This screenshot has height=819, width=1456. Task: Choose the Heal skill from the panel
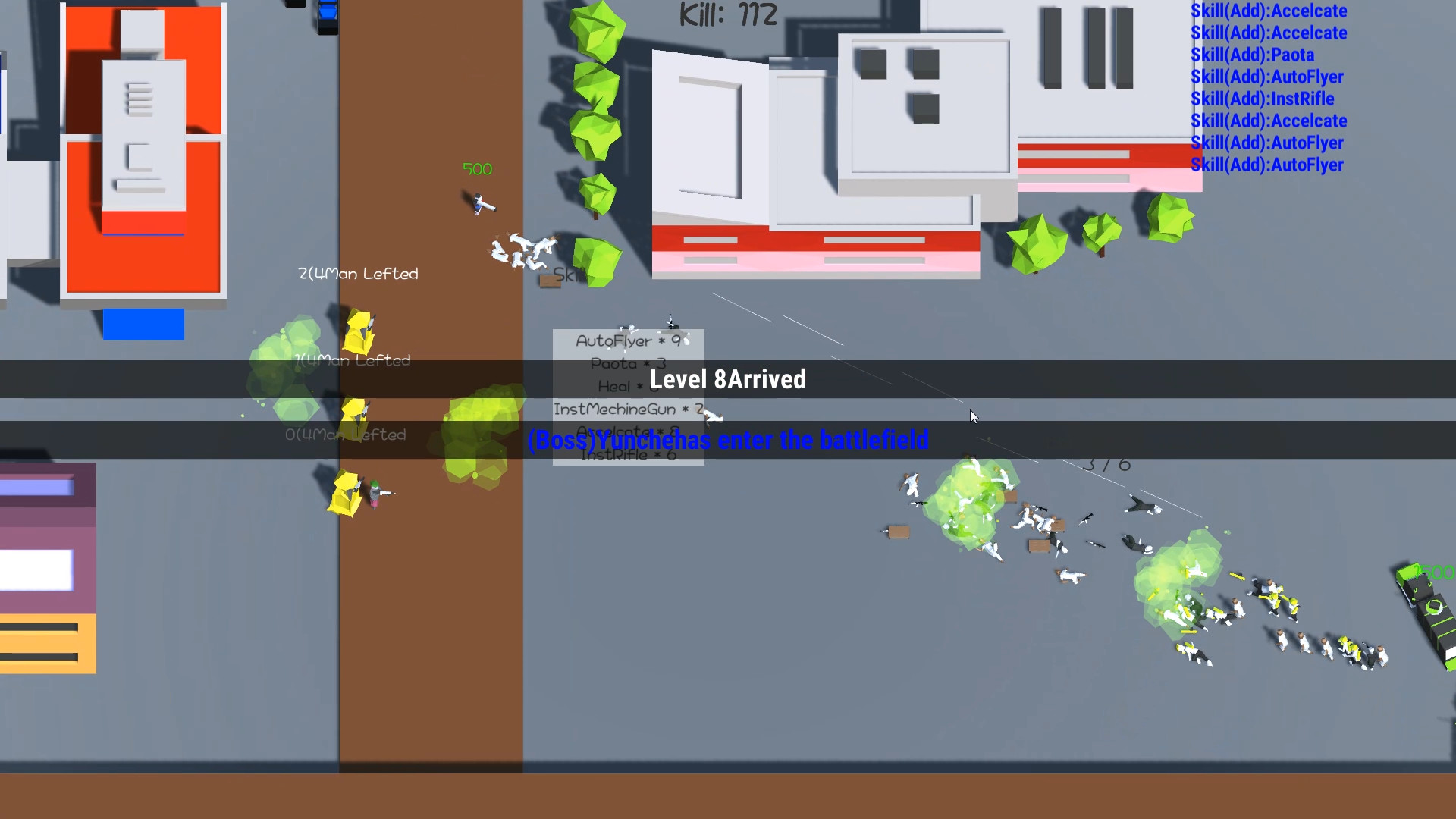pyautogui.click(x=622, y=386)
